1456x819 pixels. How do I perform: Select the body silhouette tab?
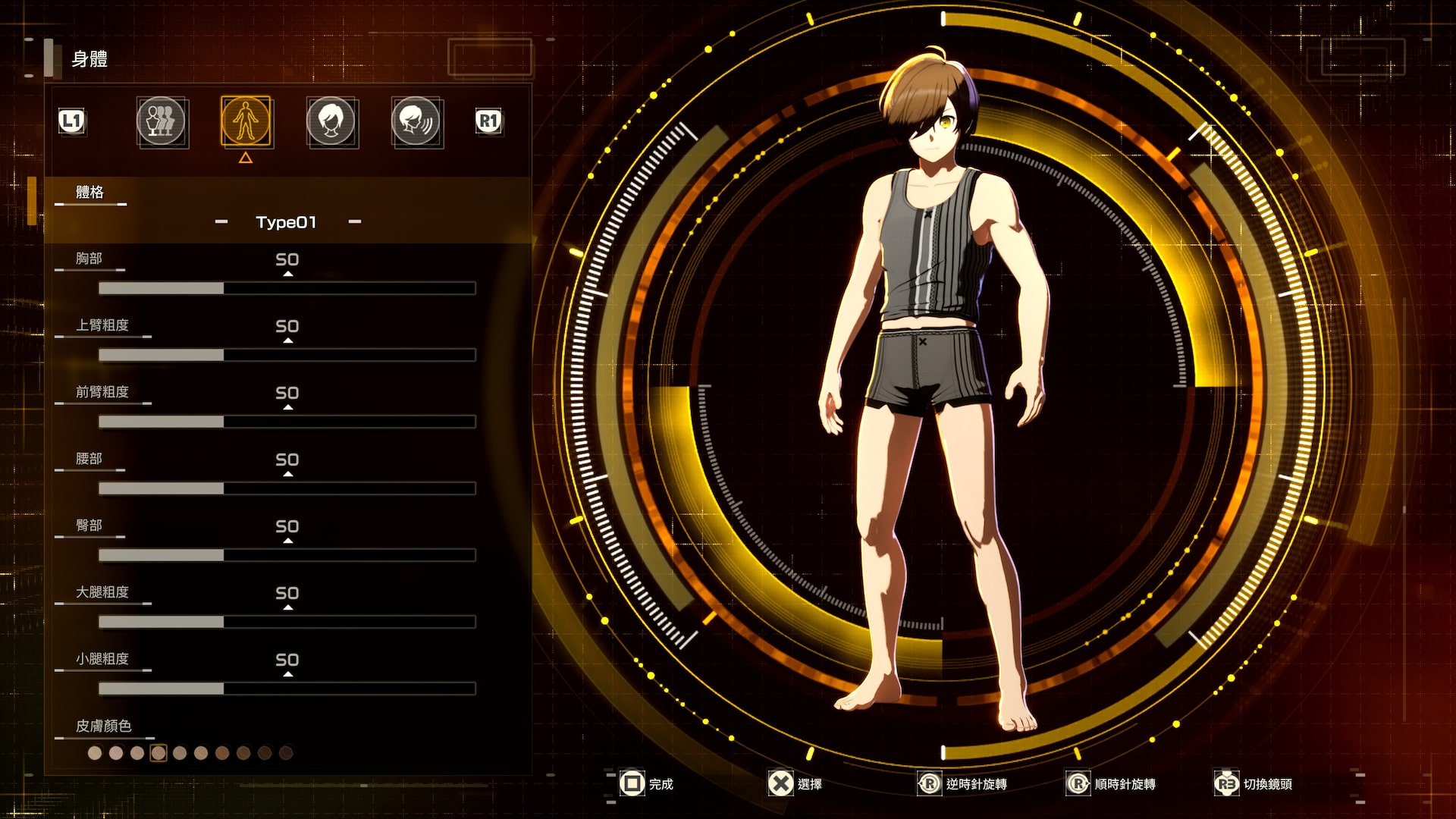(246, 121)
